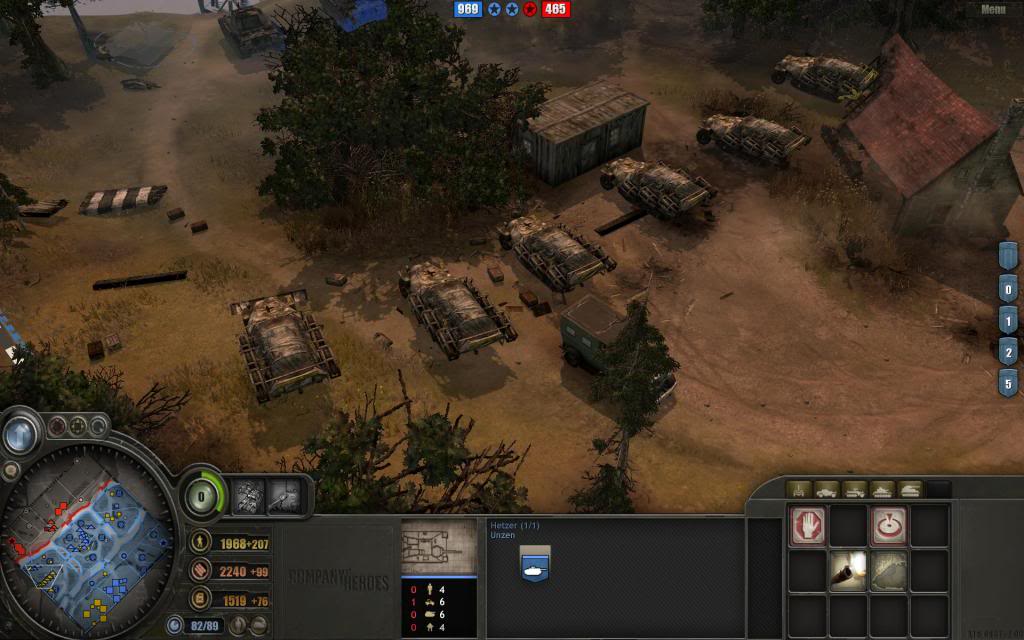Click the large blue arrow button above minimap
The image size is (1024, 640).
pos(20,433)
